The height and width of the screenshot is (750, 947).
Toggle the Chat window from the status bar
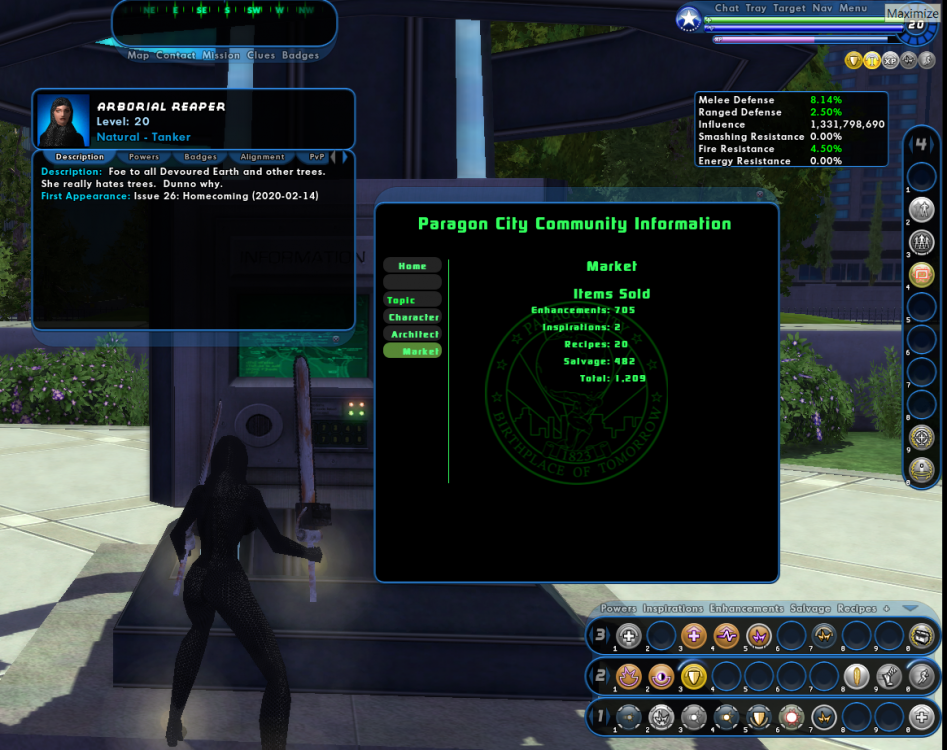tap(727, 8)
